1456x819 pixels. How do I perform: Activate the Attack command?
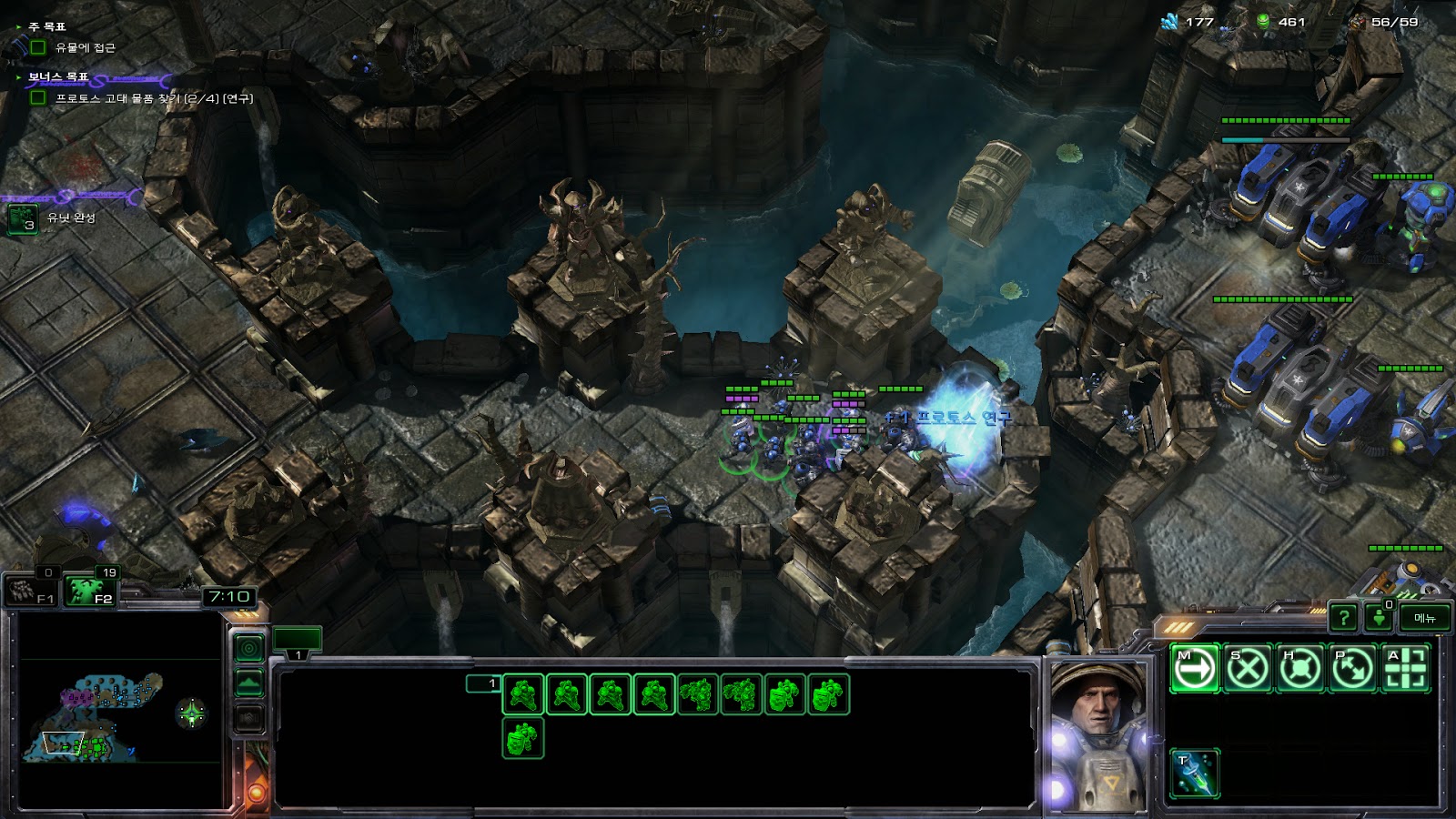(1405, 669)
